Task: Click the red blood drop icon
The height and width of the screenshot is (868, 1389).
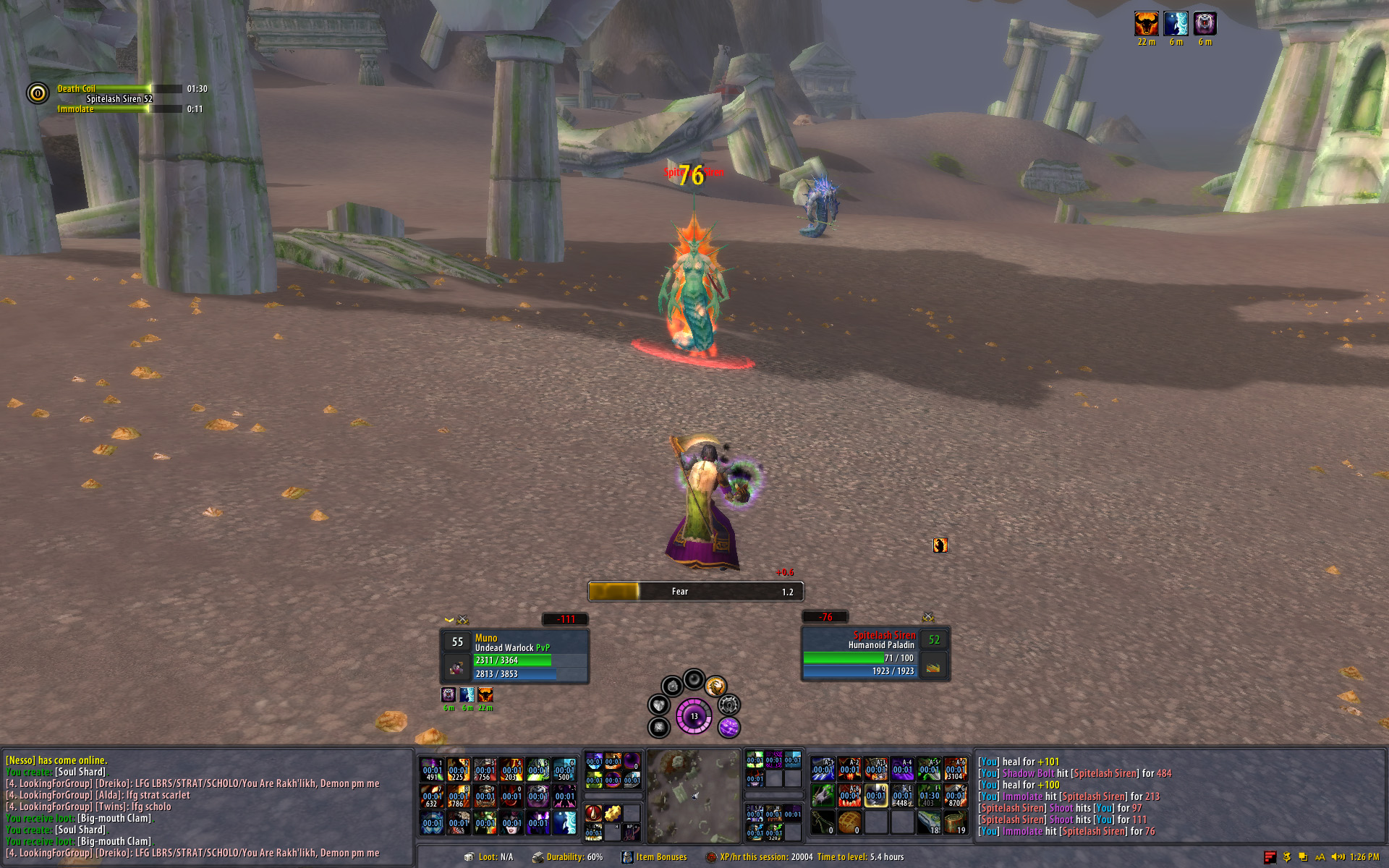Action: point(593,813)
